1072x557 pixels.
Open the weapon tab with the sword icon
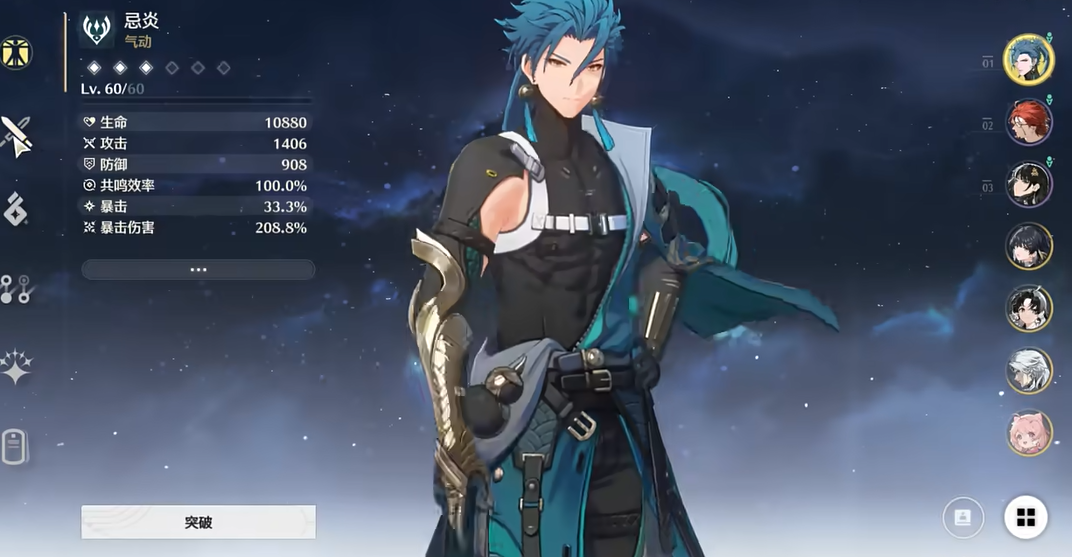click(16, 135)
